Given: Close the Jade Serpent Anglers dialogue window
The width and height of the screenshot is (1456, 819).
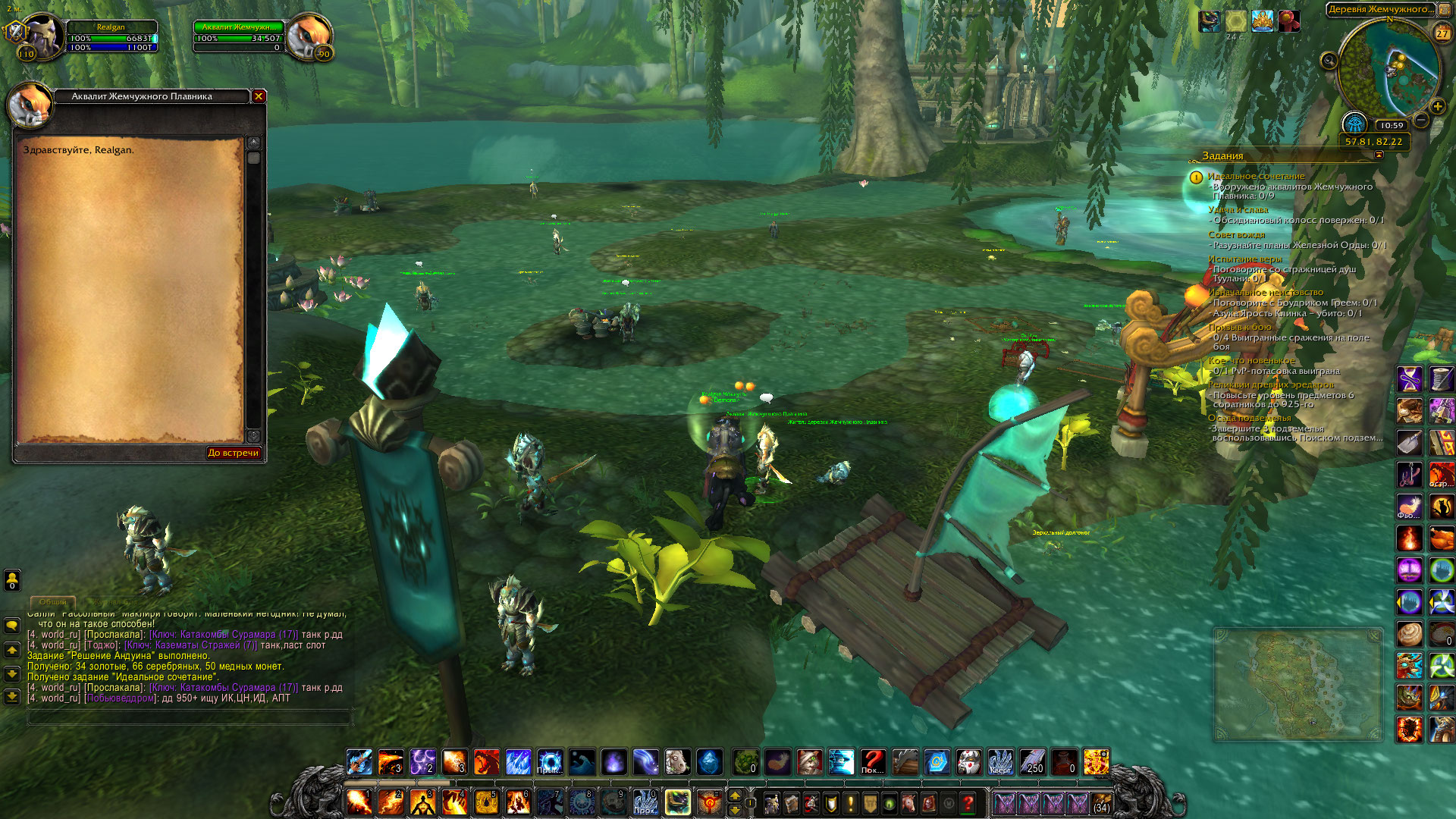Looking at the screenshot, I should coord(259,96).
